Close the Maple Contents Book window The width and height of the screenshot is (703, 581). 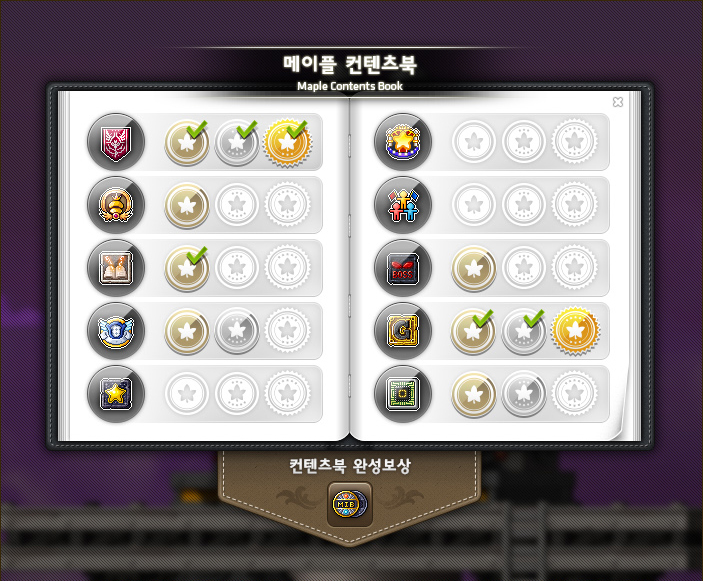pyautogui.click(x=618, y=102)
